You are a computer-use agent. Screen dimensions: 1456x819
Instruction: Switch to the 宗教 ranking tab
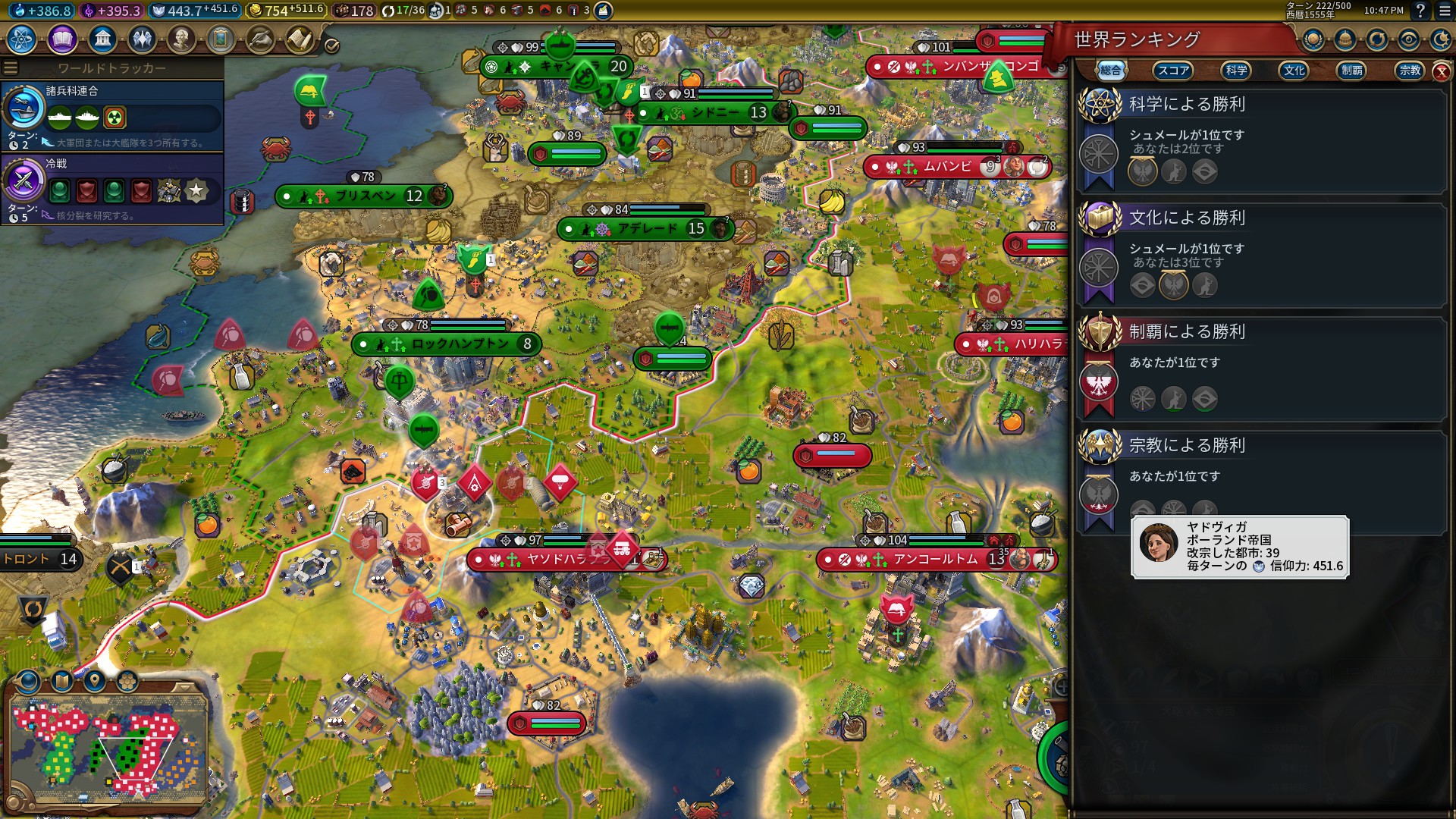click(x=1410, y=71)
